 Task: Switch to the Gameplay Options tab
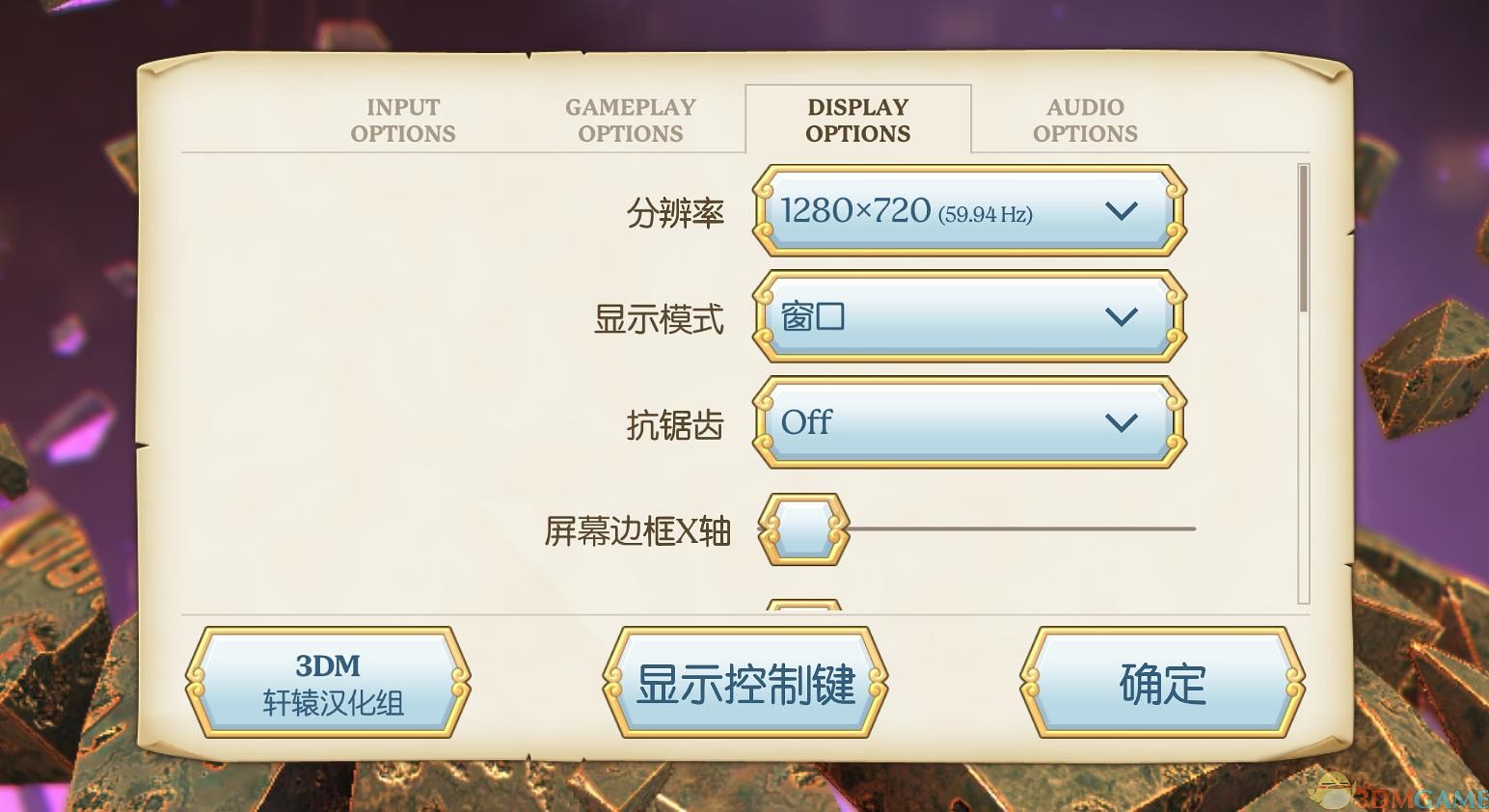[x=631, y=120]
